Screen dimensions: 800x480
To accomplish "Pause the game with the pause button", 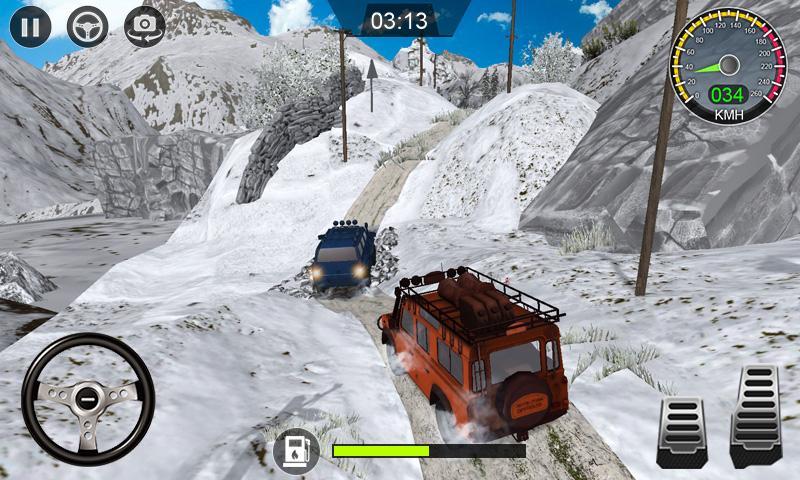I will [x=30, y=26].
